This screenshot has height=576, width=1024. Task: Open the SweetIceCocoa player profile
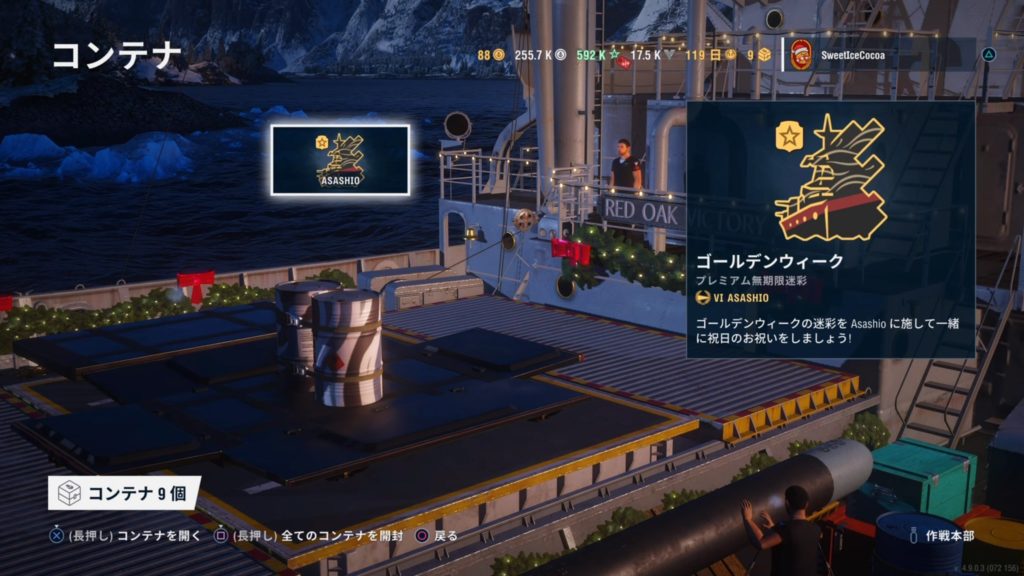pyautogui.click(x=838, y=55)
